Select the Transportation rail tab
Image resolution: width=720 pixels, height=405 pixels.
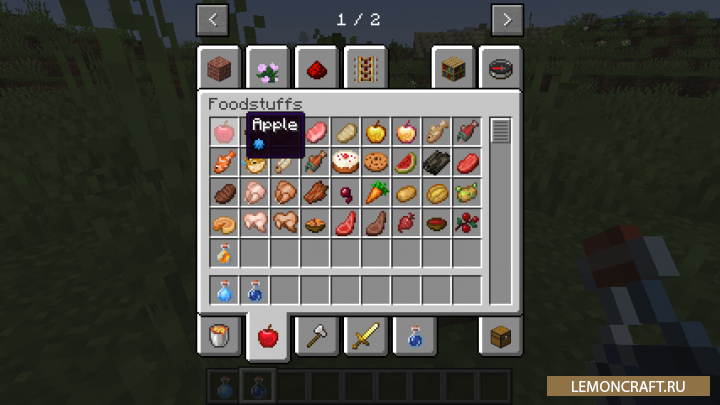pos(365,69)
